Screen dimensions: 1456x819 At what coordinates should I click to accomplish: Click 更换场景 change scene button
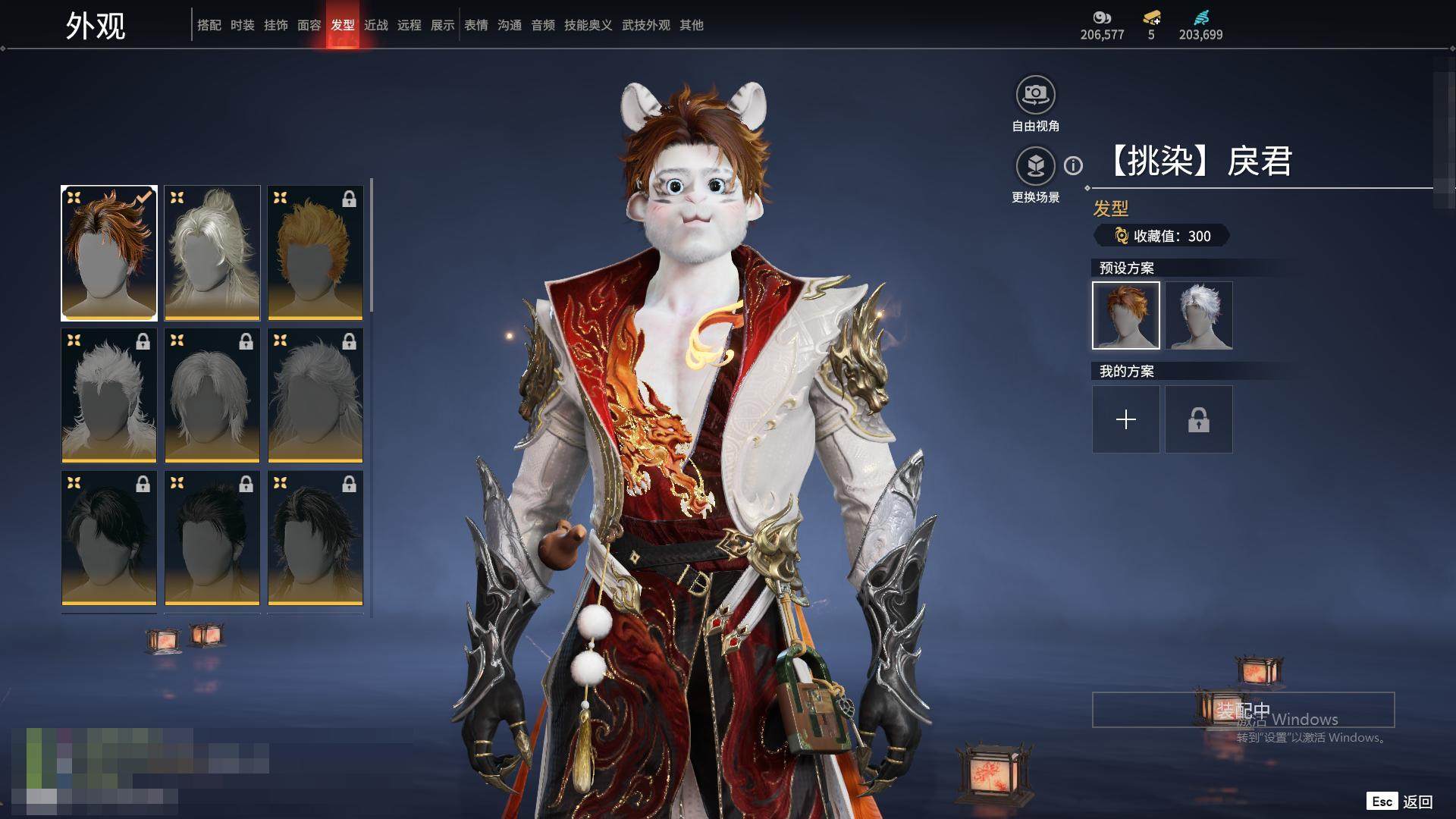click(1035, 166)
